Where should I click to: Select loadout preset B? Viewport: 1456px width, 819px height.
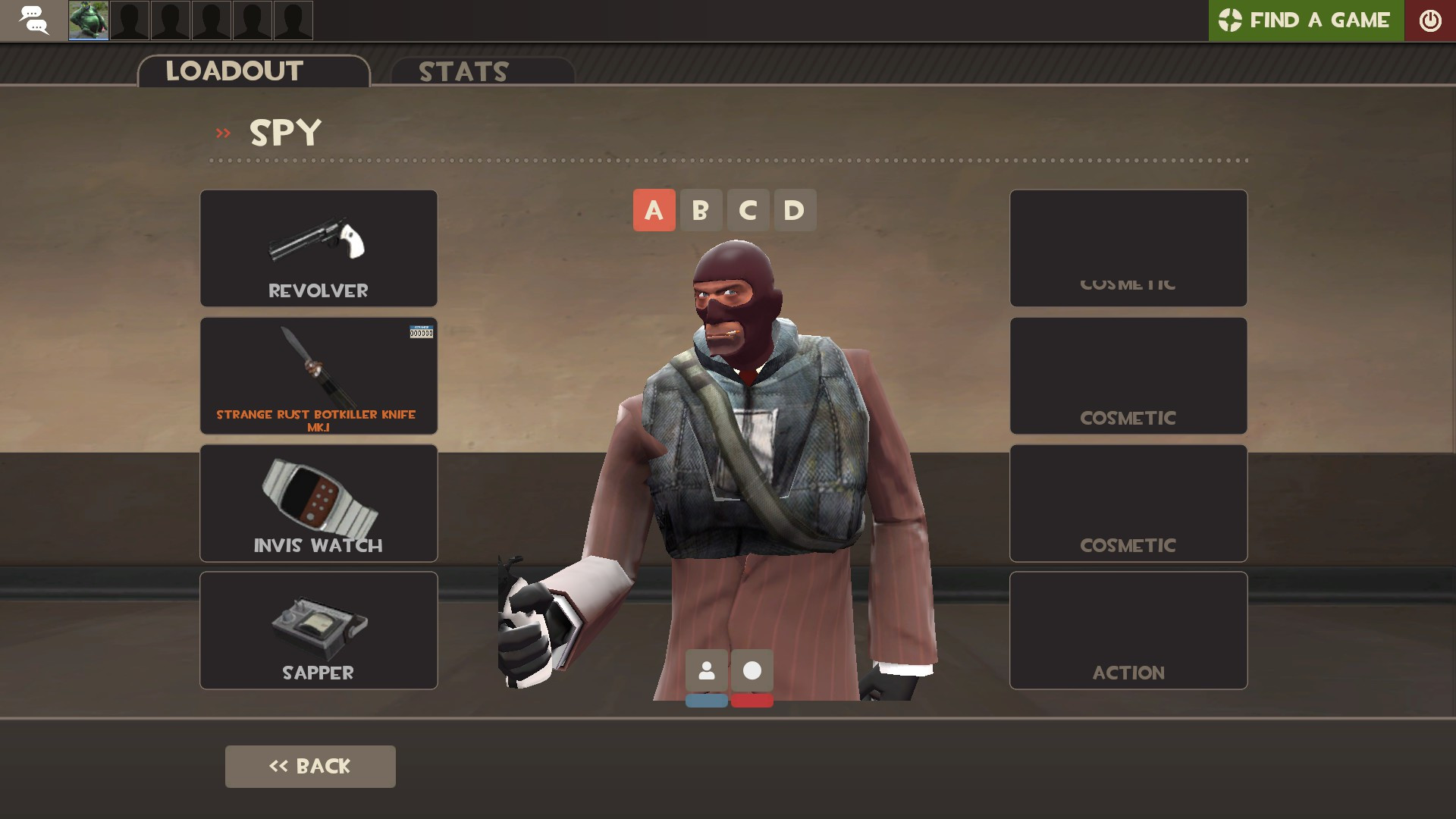point(701,210)
